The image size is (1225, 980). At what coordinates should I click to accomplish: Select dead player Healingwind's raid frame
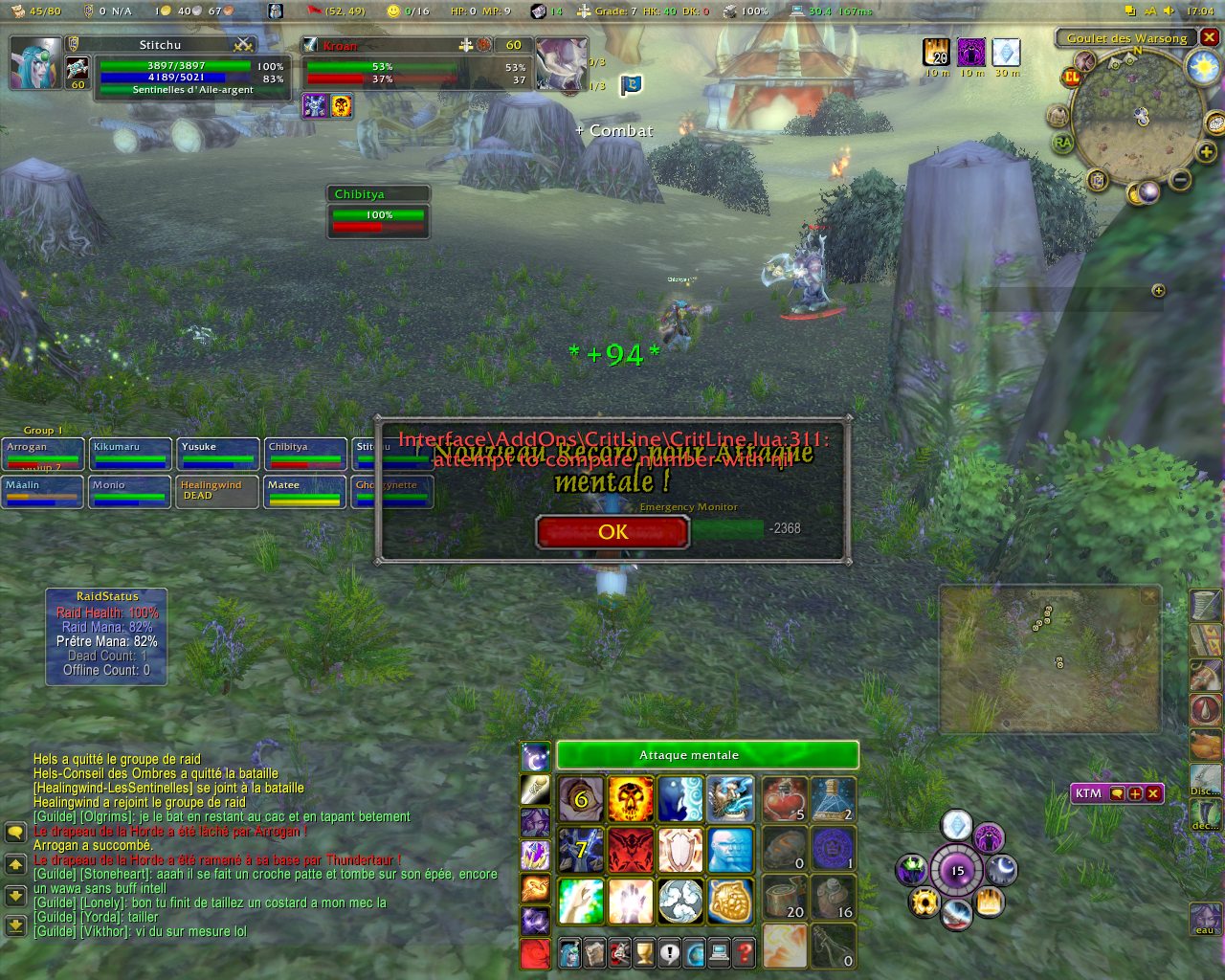click(x=217, y=492)
